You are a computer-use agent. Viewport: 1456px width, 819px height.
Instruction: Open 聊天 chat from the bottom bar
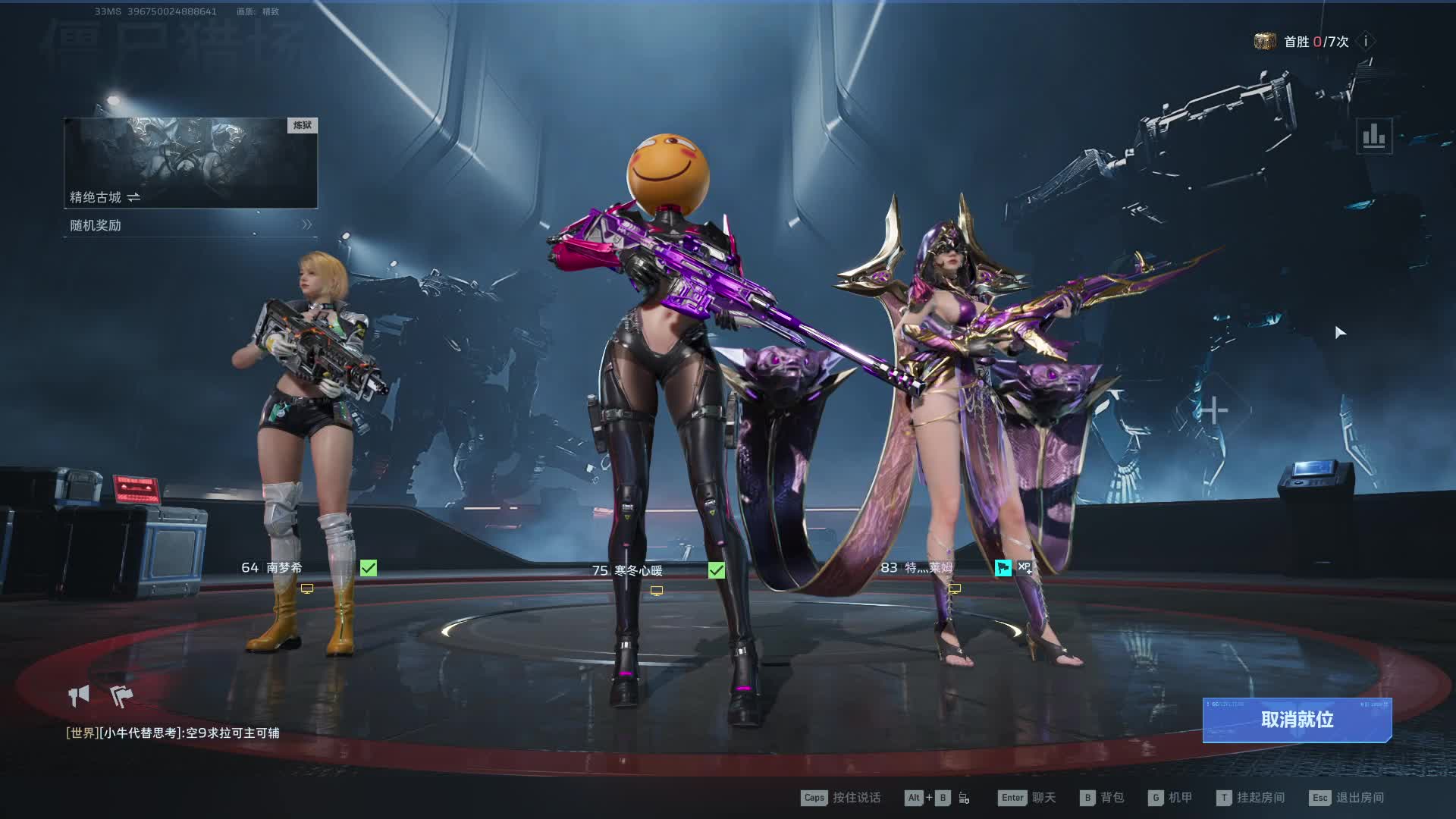pos(1028,797)
